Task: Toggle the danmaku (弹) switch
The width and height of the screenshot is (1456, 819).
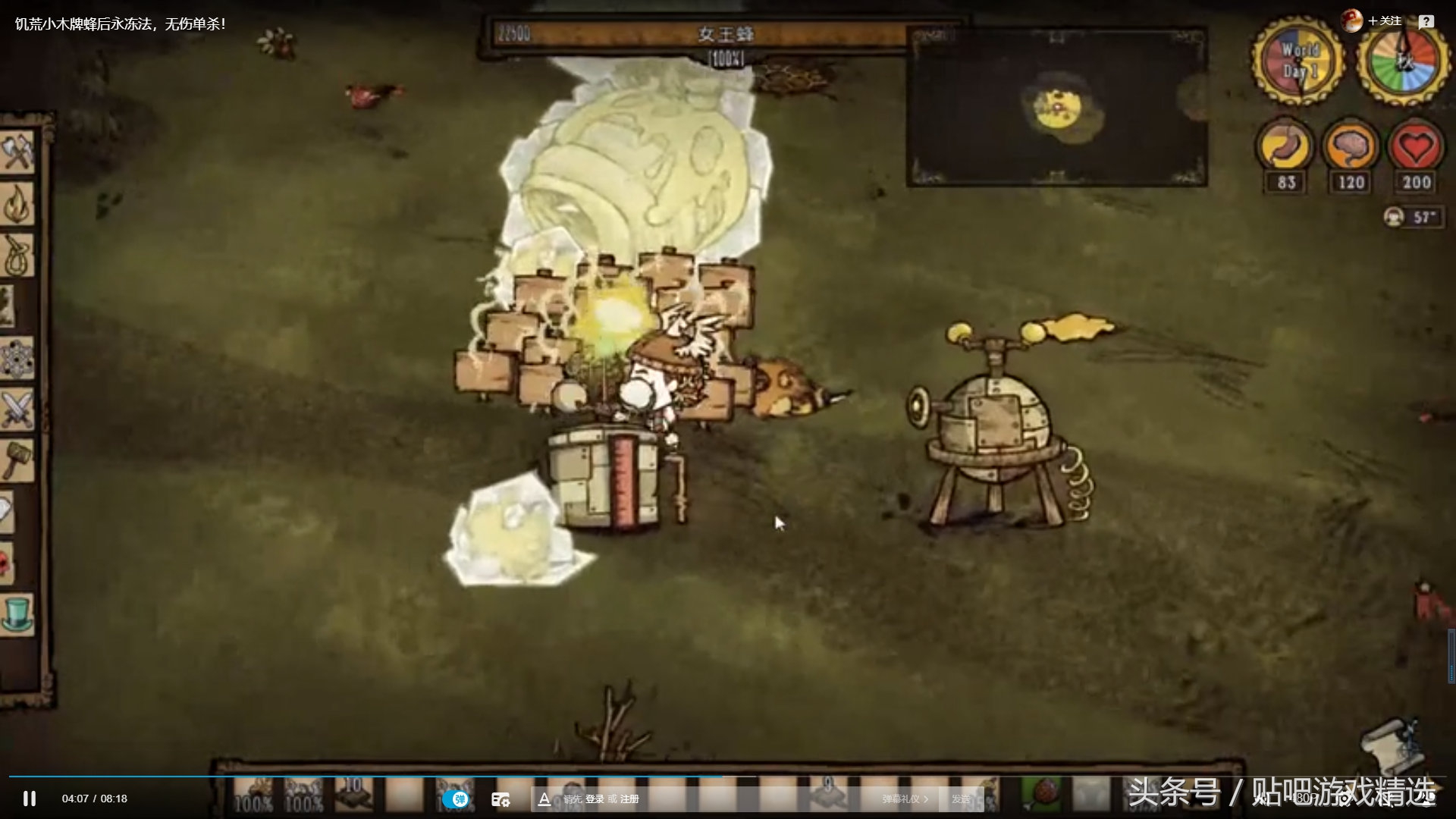Action: click(457, 799)
